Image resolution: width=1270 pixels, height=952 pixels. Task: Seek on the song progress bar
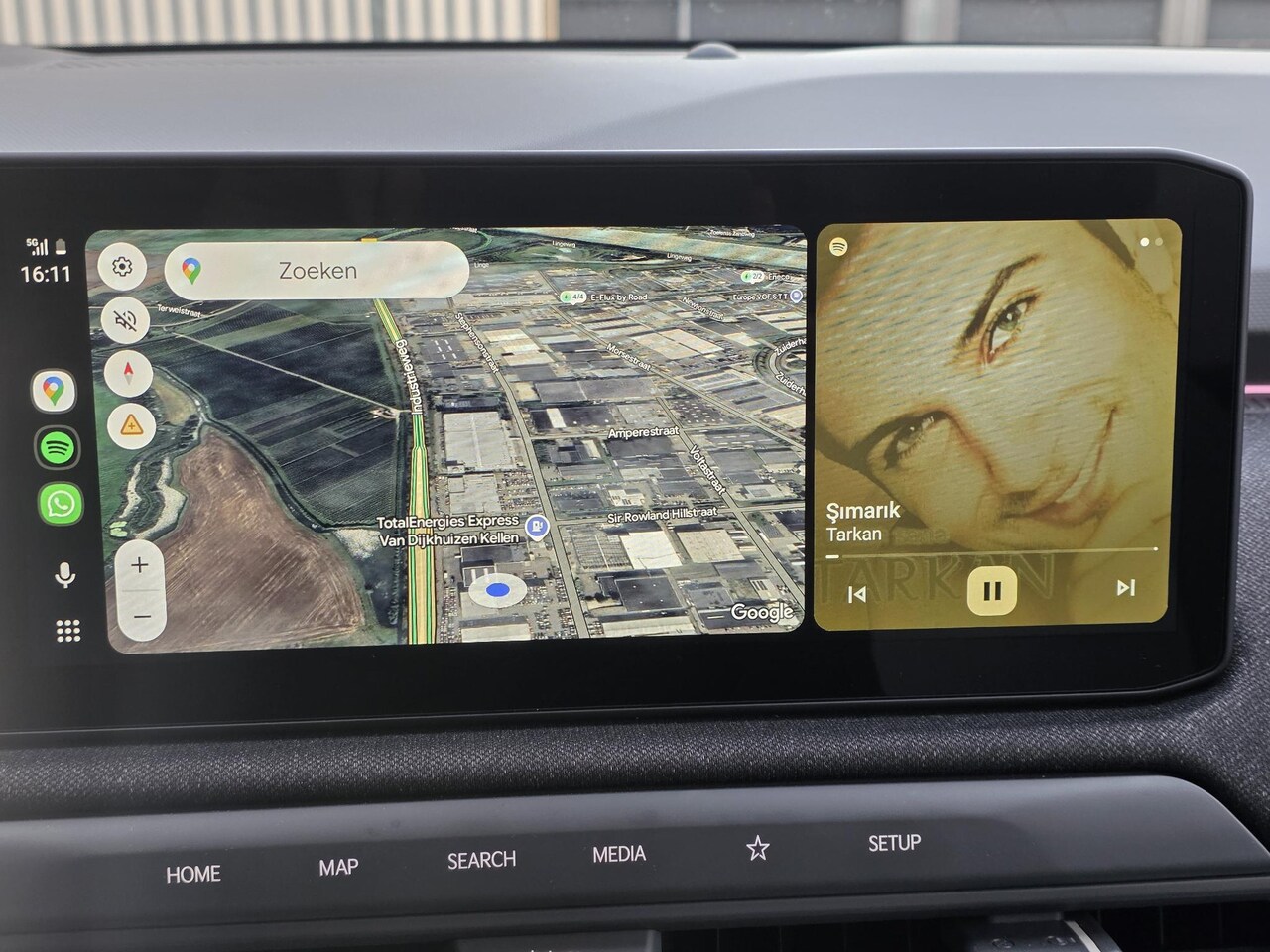point(992,552)
